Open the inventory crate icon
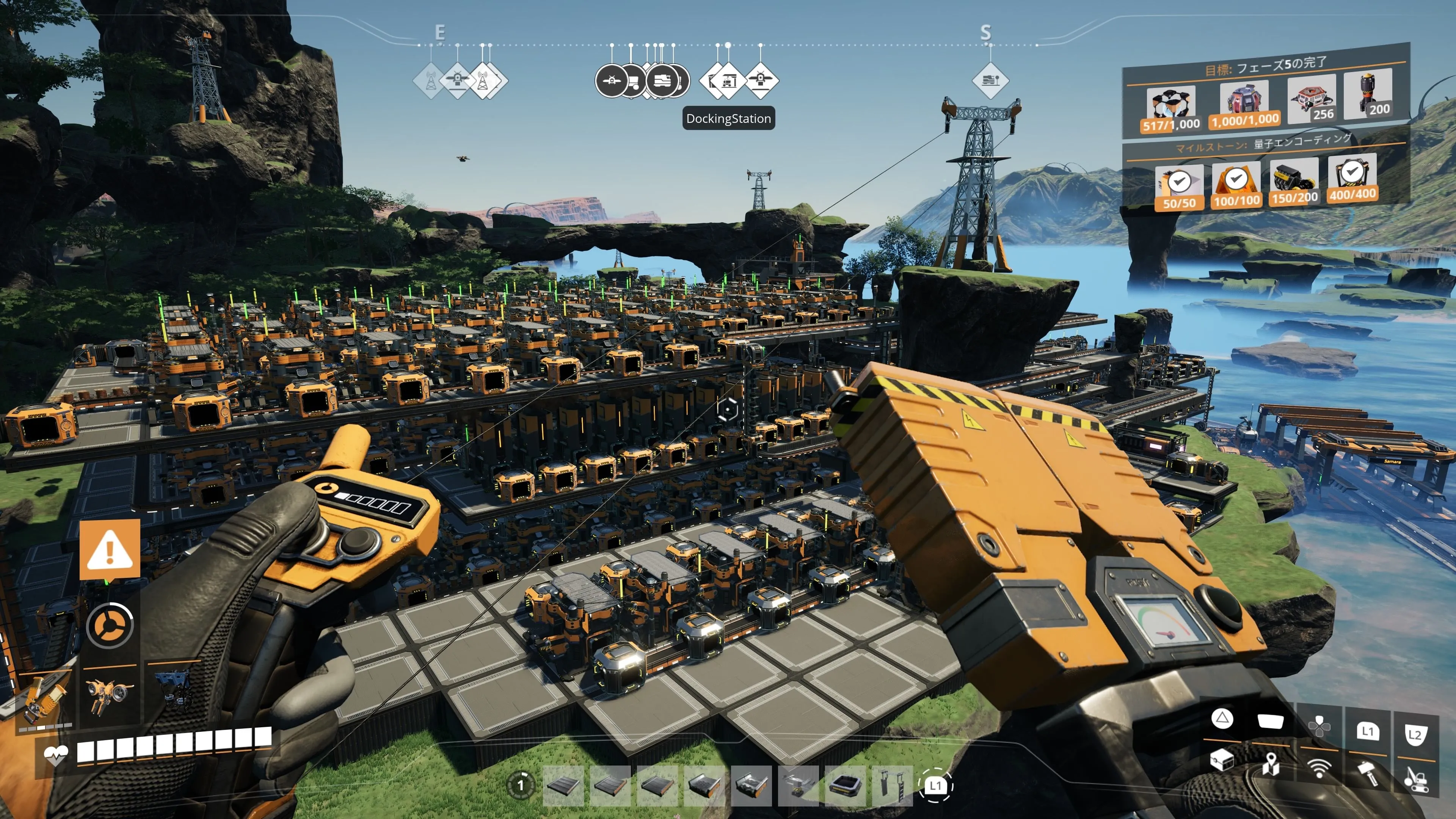 [x=1221, y=760]
